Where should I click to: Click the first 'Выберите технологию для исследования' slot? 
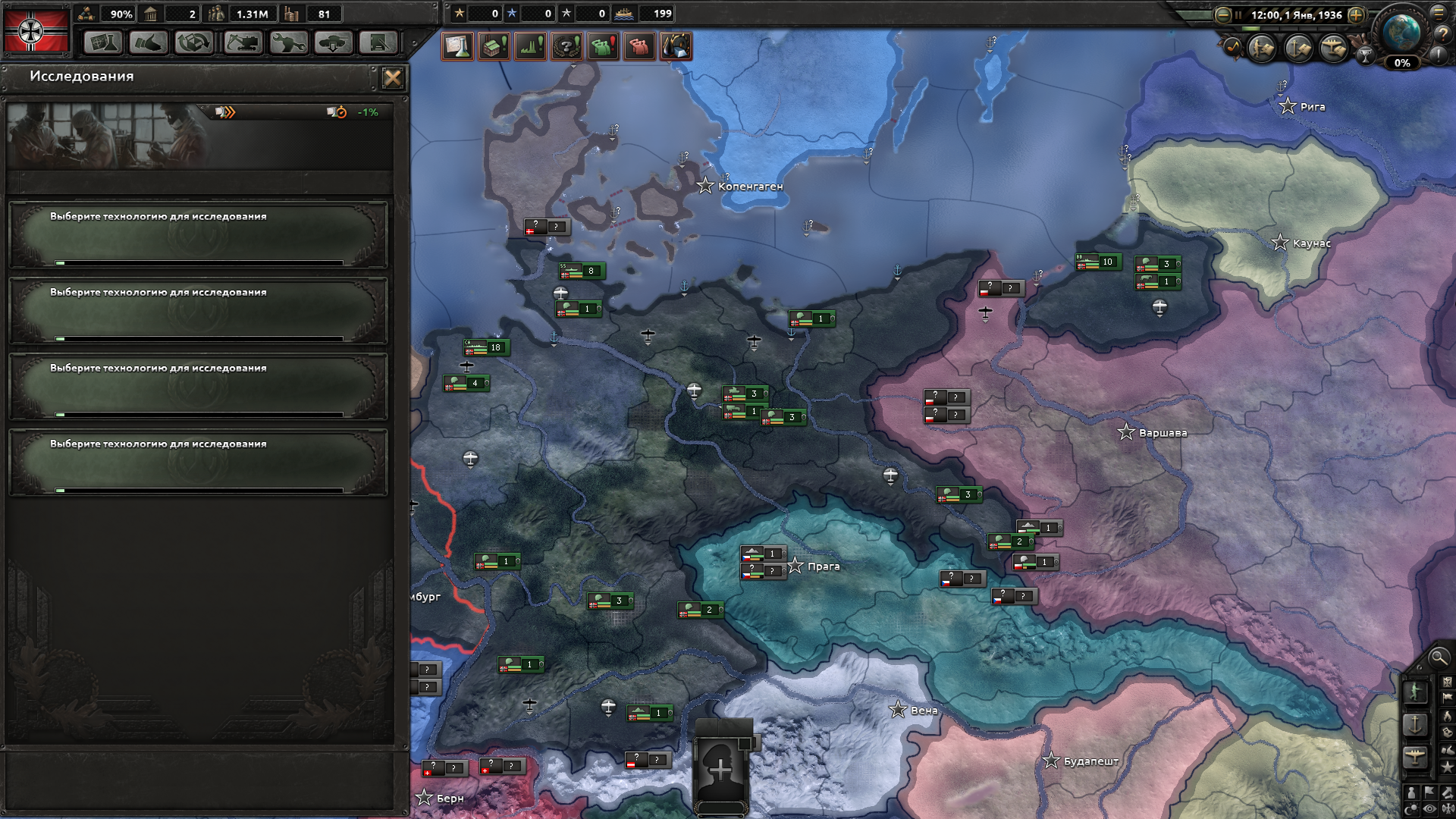[197, 235]
